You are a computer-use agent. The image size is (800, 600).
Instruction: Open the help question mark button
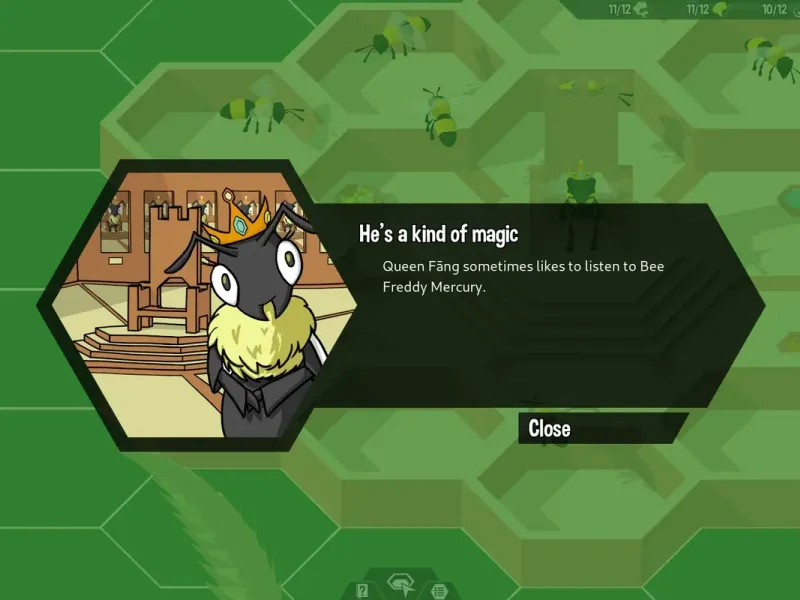pyautogui.click(x=363, y=590)
